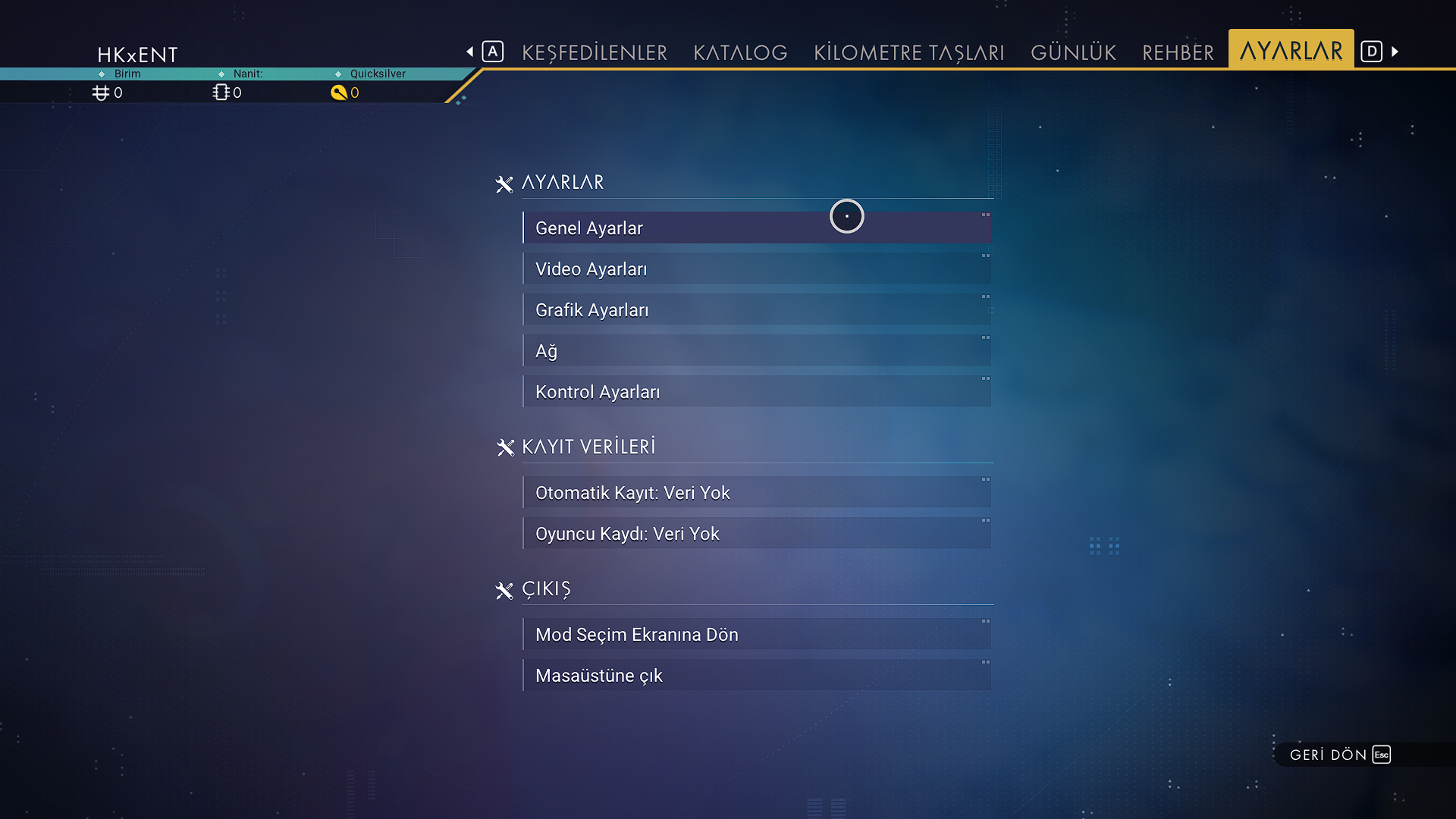Viewport: 1456px width, 819px height.
Task: Switch to the Katalog tab
Action: [740, 52]
